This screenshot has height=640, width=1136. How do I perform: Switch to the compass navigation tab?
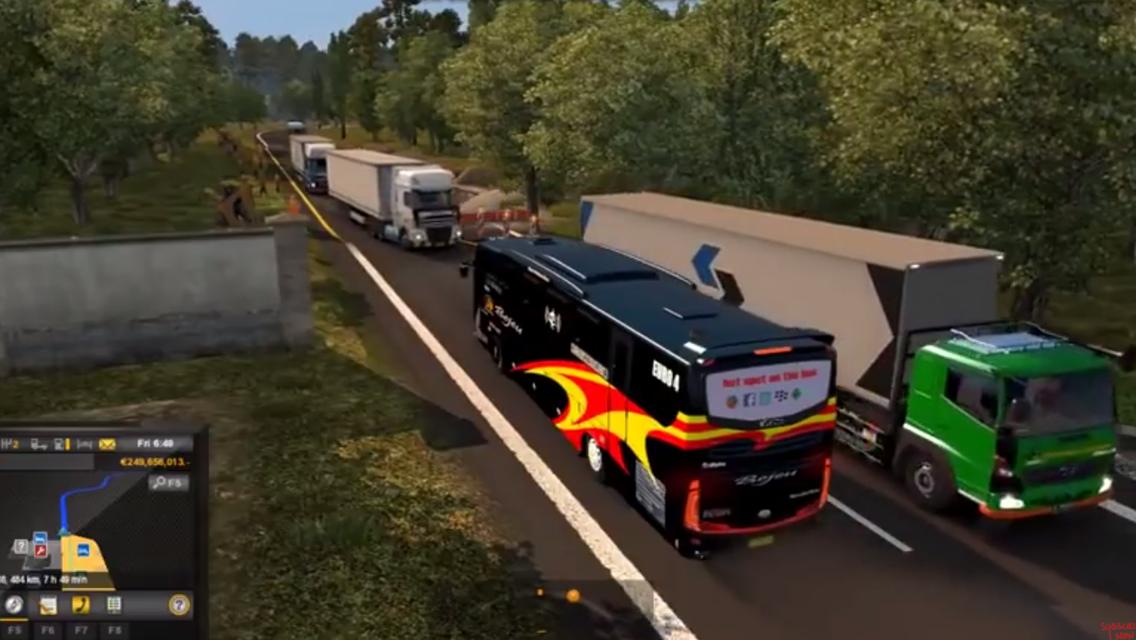[14, 604]
